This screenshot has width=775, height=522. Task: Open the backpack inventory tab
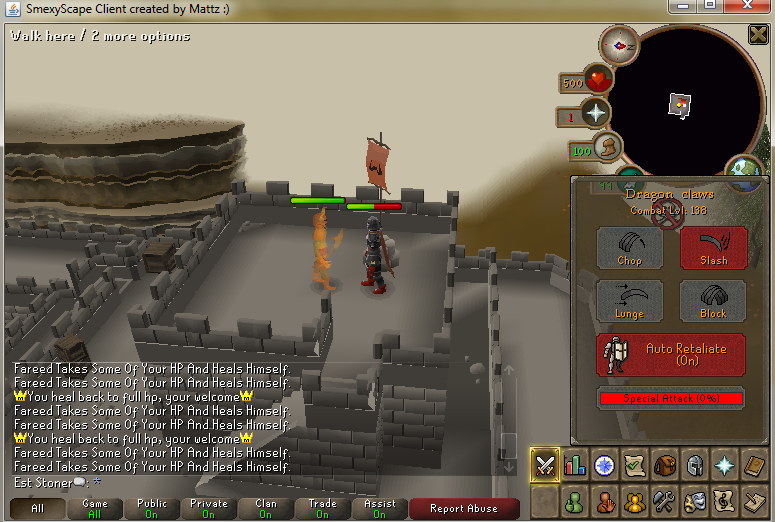point(662,465)
